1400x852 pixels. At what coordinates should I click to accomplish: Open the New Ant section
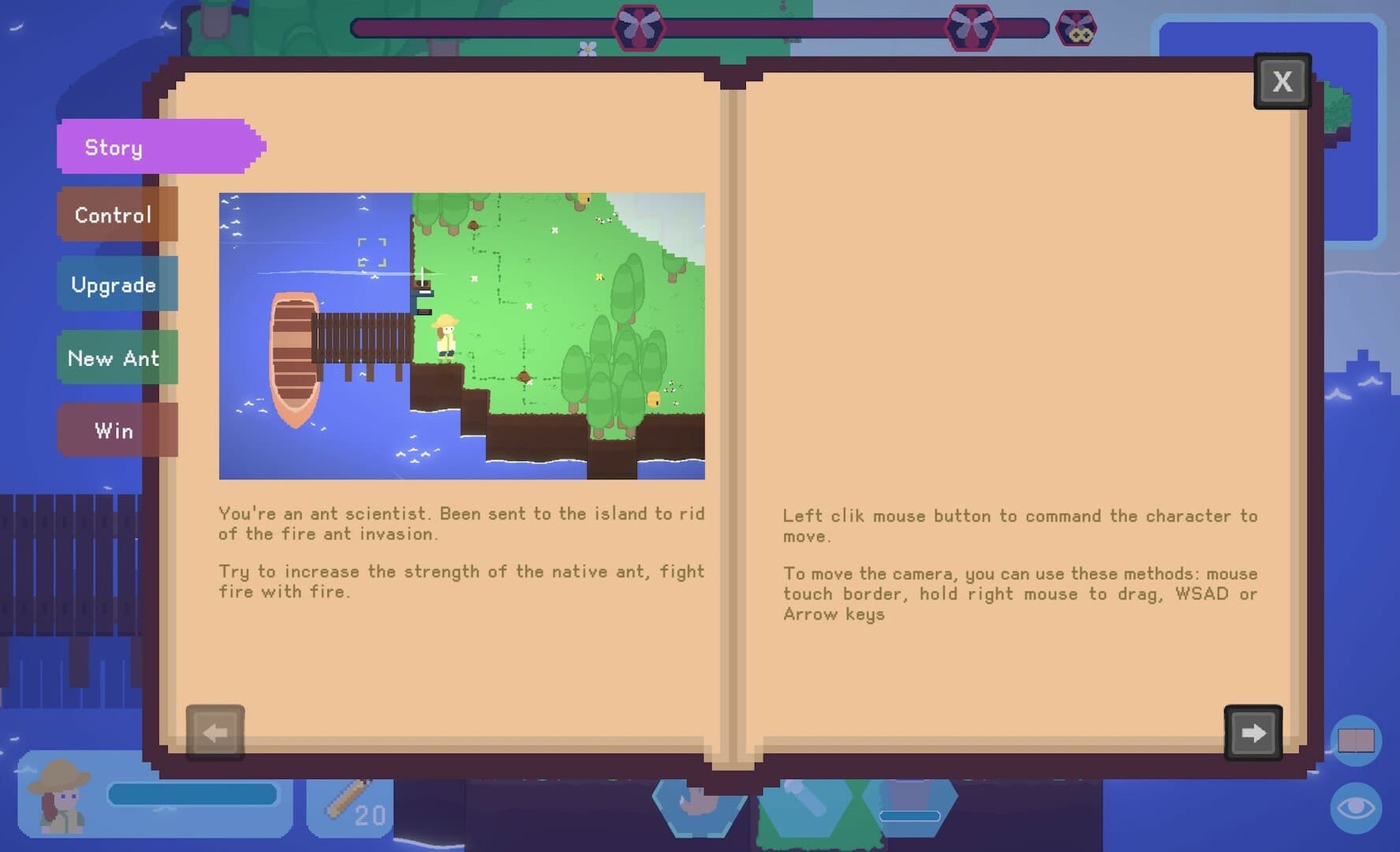(x=113, y=357)
